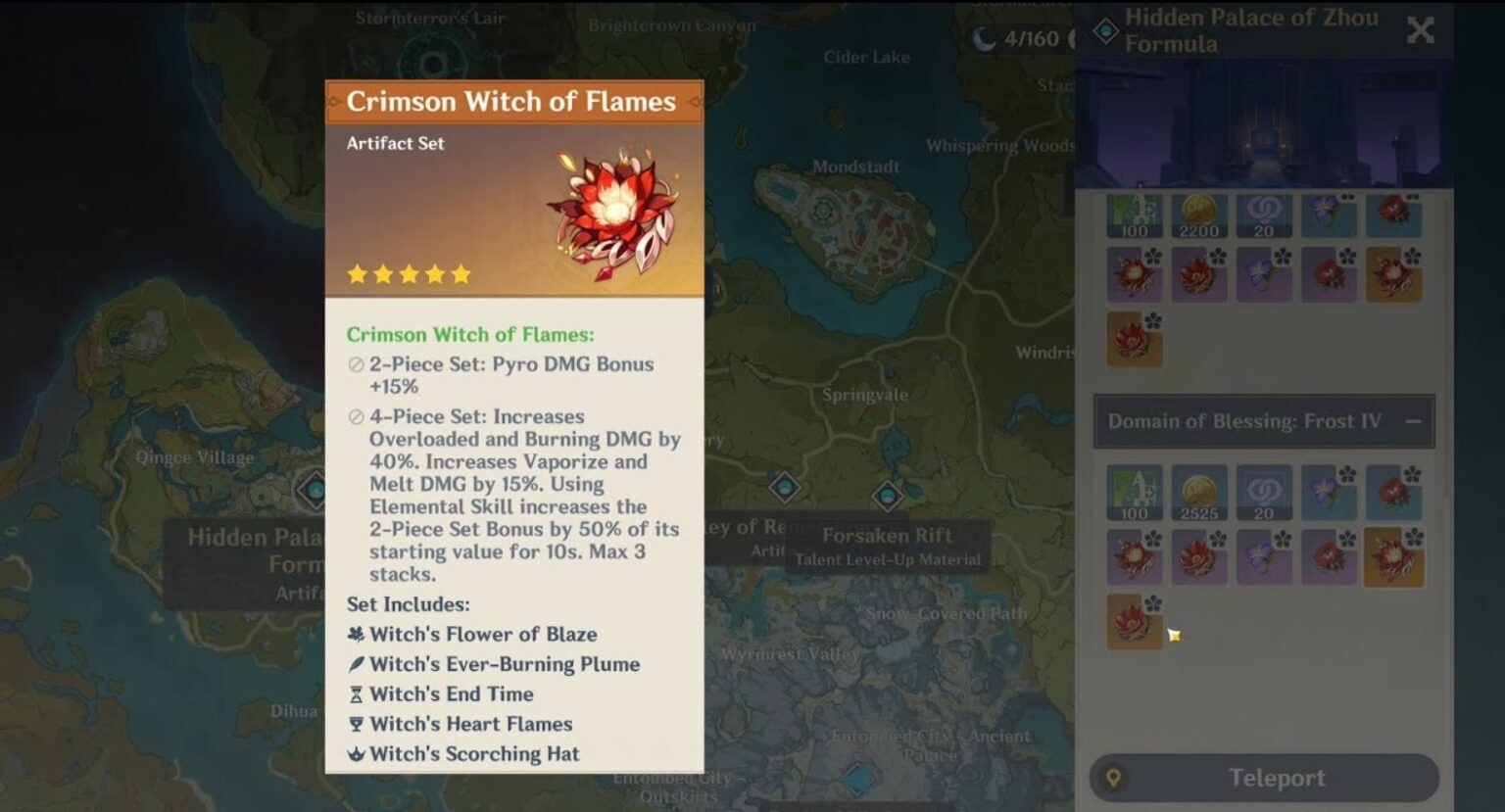Image resolution: width=1505 pixels, height=812 pixels.
Task: Click the Forsaken Rift domain map marker
Action: click(887, 496)
